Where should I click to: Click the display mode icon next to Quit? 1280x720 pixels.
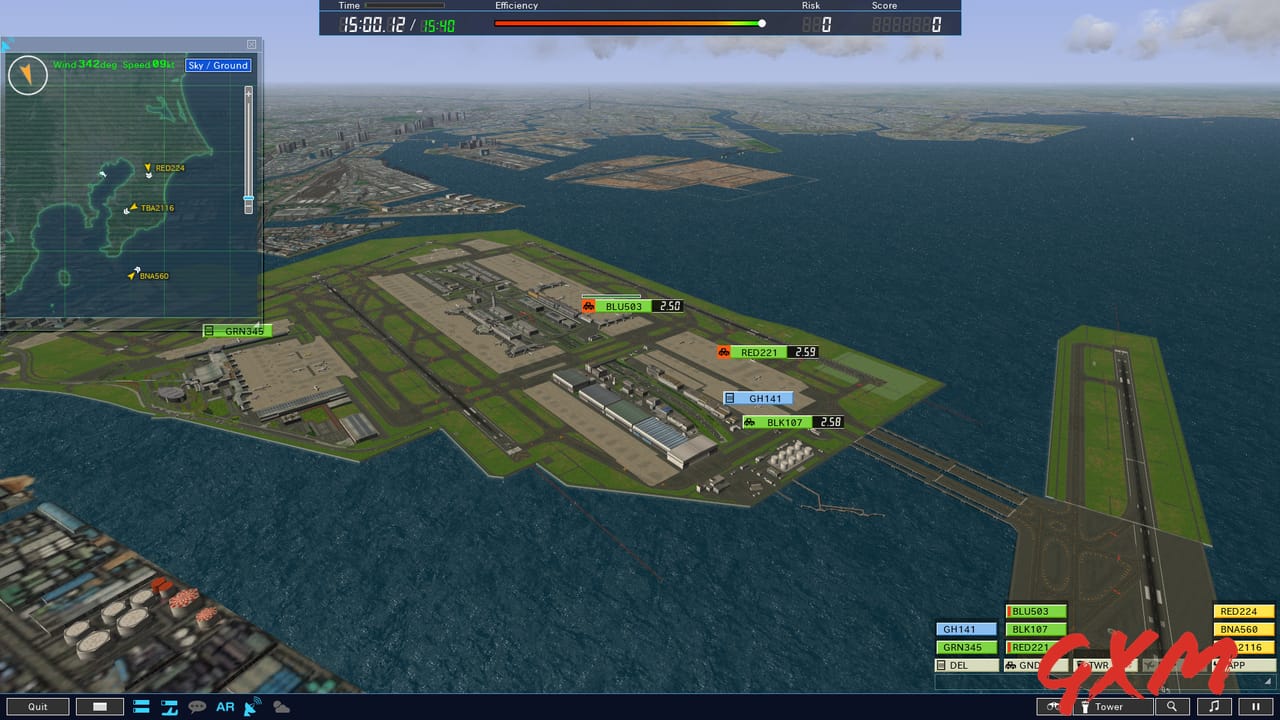pos(98,707)
